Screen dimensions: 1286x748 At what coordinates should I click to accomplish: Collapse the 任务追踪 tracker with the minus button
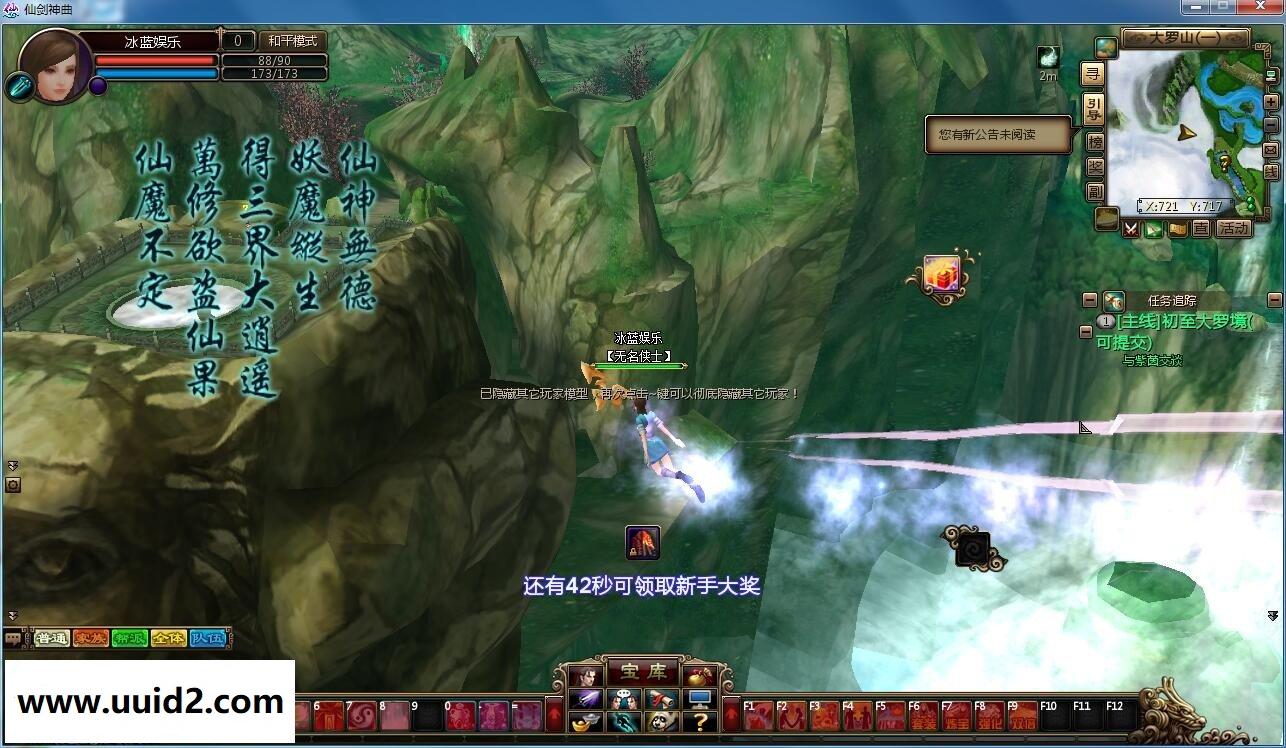pyautogui.click(x=1089, y=299)
